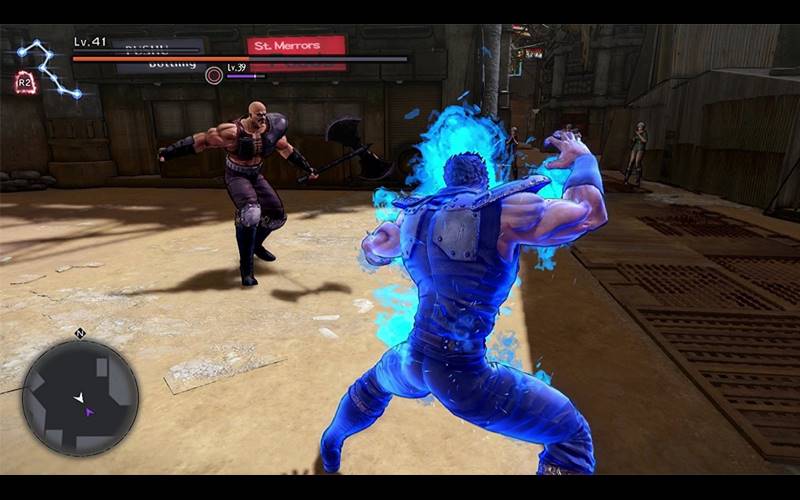Click the purple enemy arrow on the minimap

coord(89,411)
